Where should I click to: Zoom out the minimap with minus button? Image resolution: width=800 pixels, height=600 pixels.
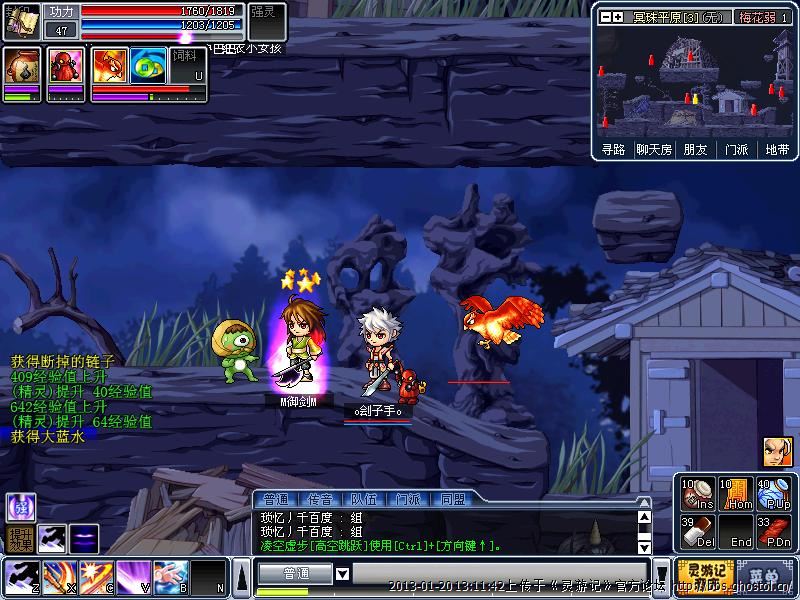(x=605, y=17)
